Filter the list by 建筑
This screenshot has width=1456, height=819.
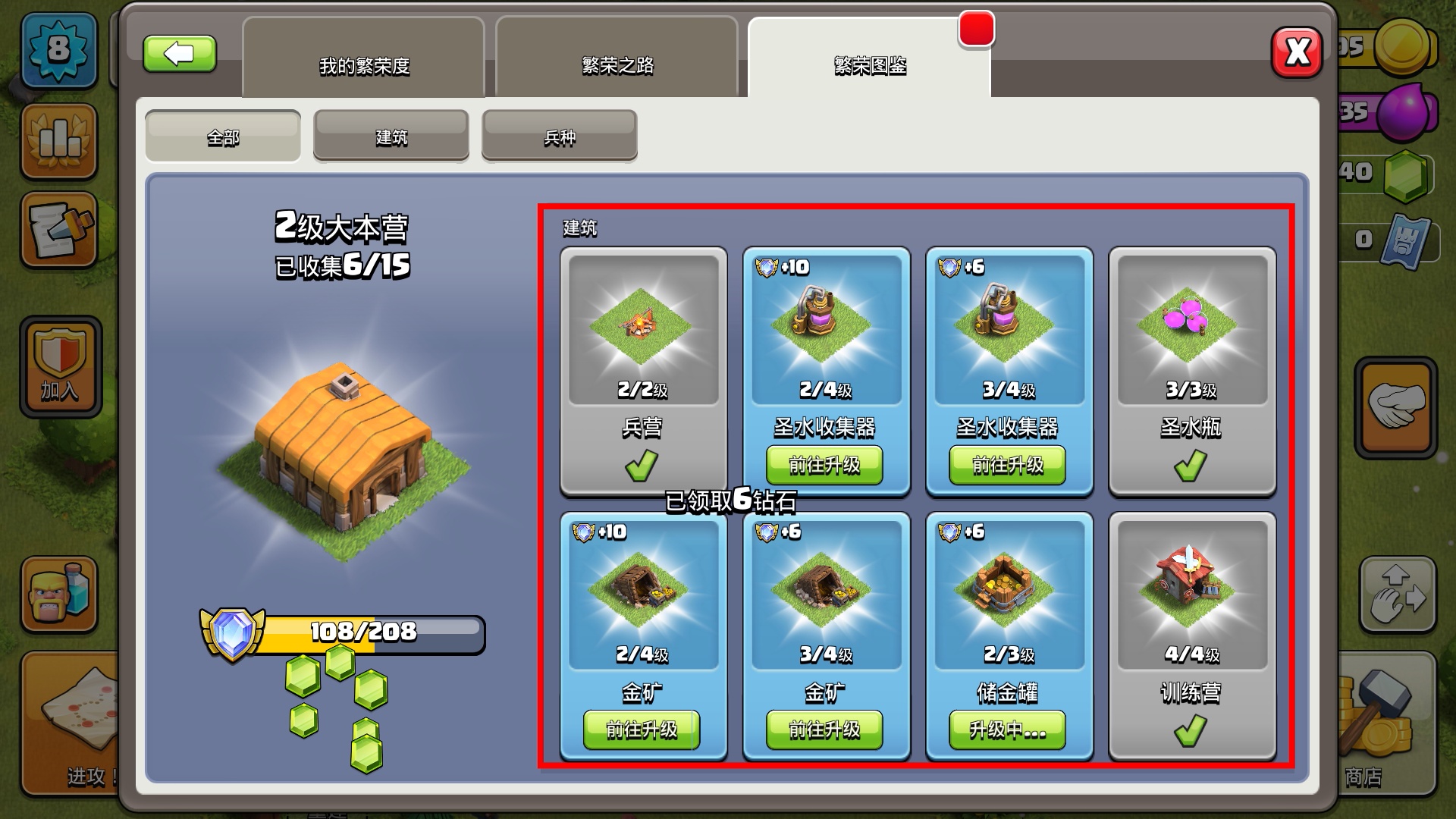pyautogui.click(x=391, y=136)
